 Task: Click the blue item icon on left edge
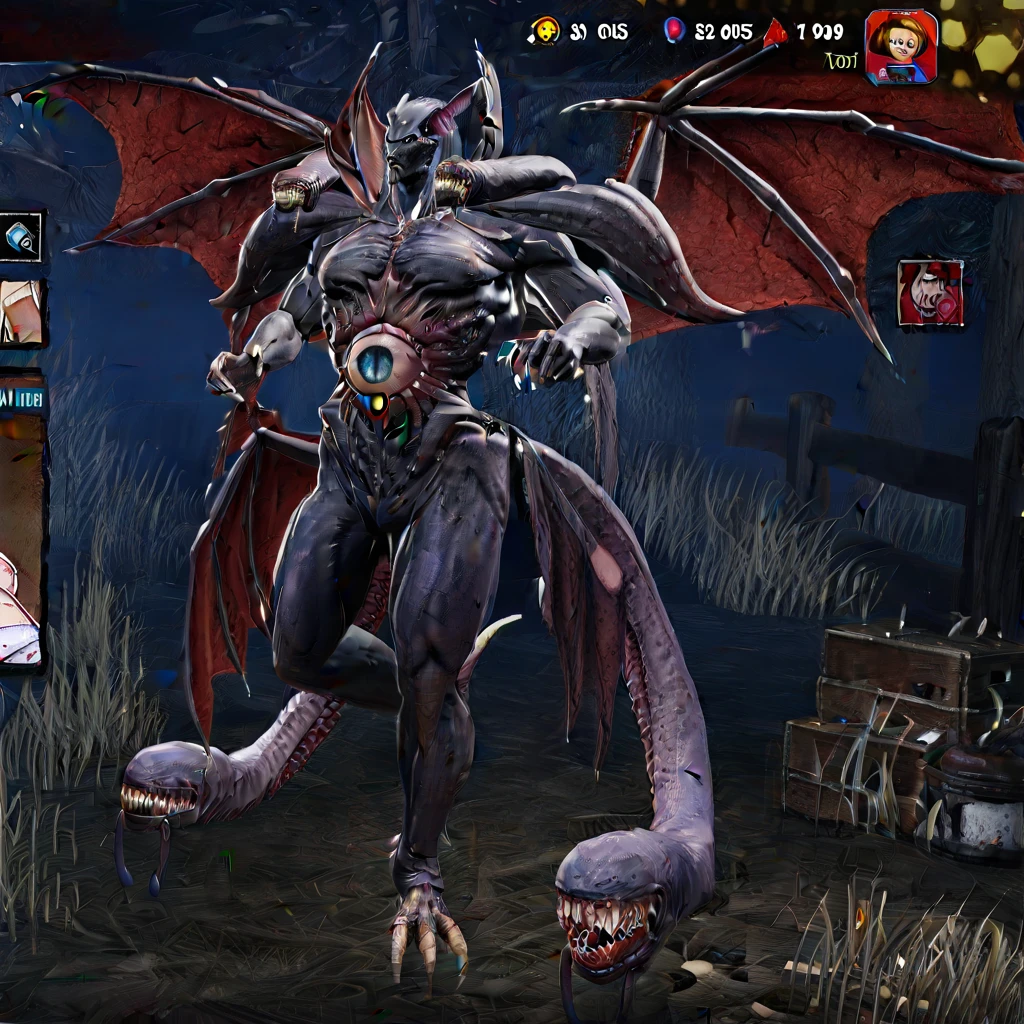21,237
